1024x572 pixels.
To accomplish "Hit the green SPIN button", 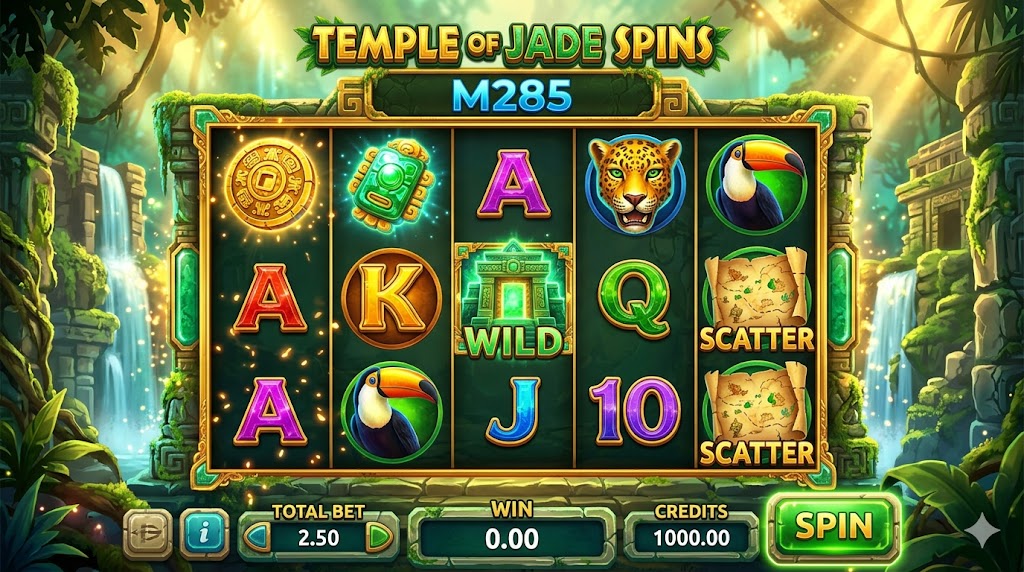I will (833, 526).
